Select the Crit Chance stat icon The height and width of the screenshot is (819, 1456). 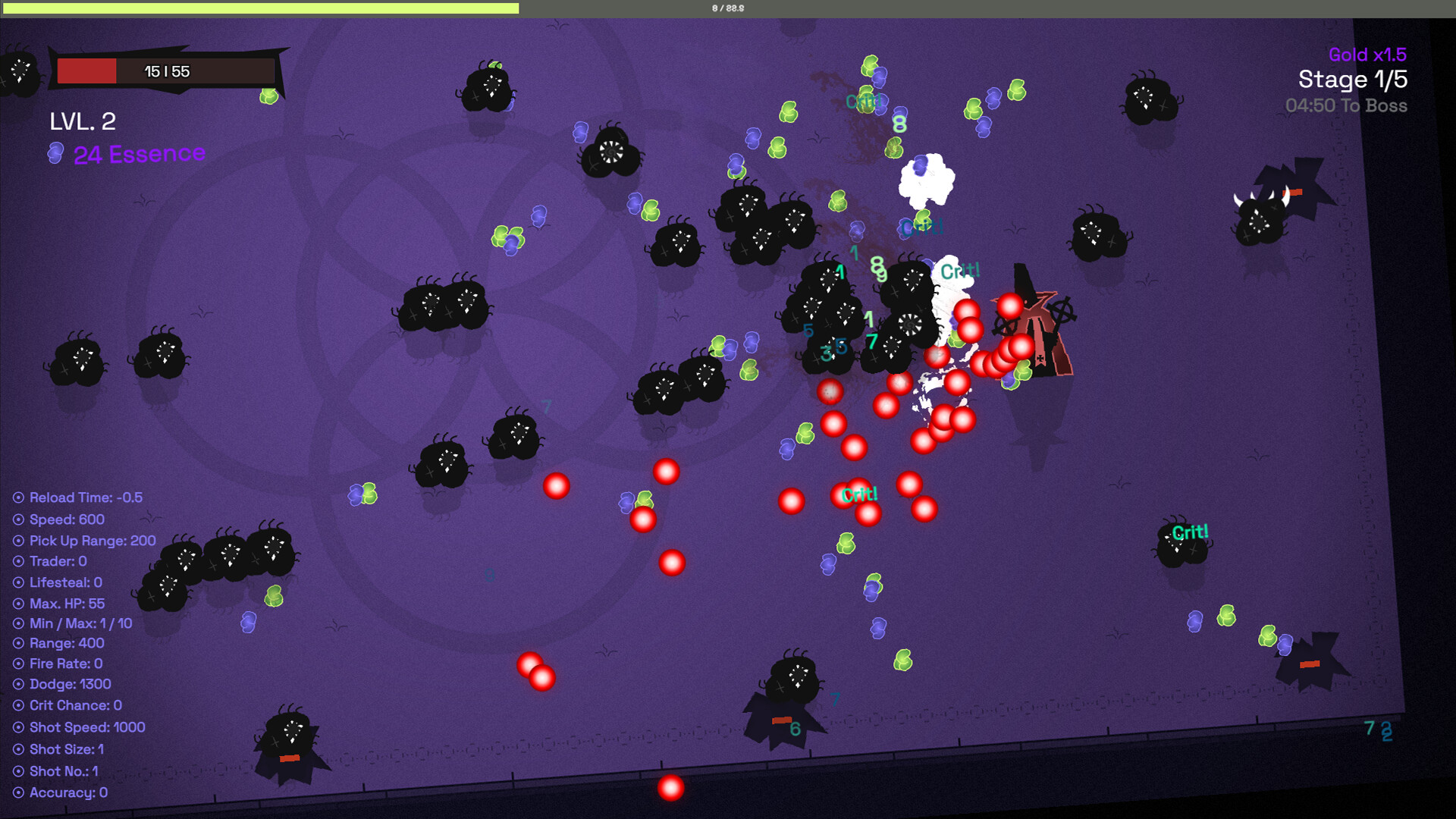tap(18, 705)
